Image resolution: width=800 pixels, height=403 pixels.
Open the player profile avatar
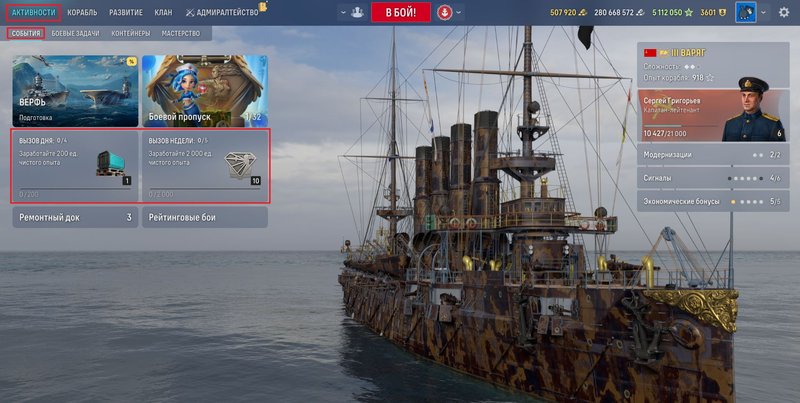[x=745, y=13]
